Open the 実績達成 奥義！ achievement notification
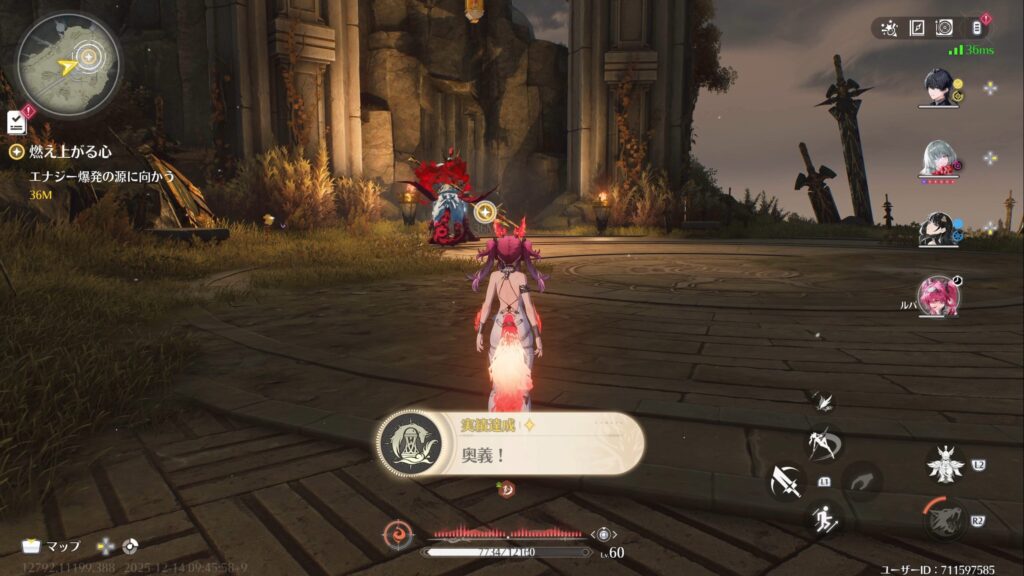The height and width of the screenshot is (576, 1024). pyautogui.click(x=510, y=443)
